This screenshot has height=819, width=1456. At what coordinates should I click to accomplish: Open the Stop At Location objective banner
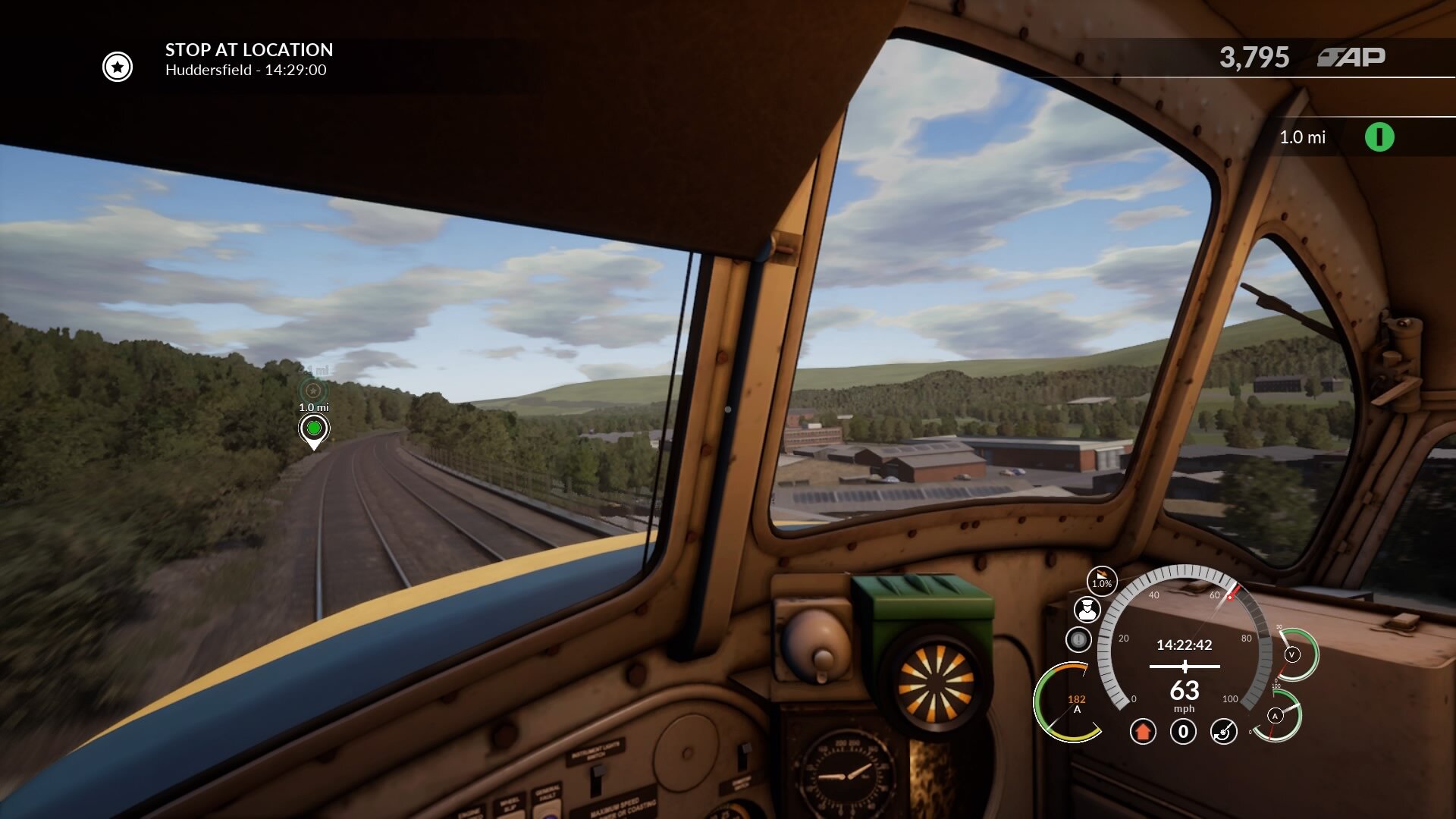coord(249,51)
